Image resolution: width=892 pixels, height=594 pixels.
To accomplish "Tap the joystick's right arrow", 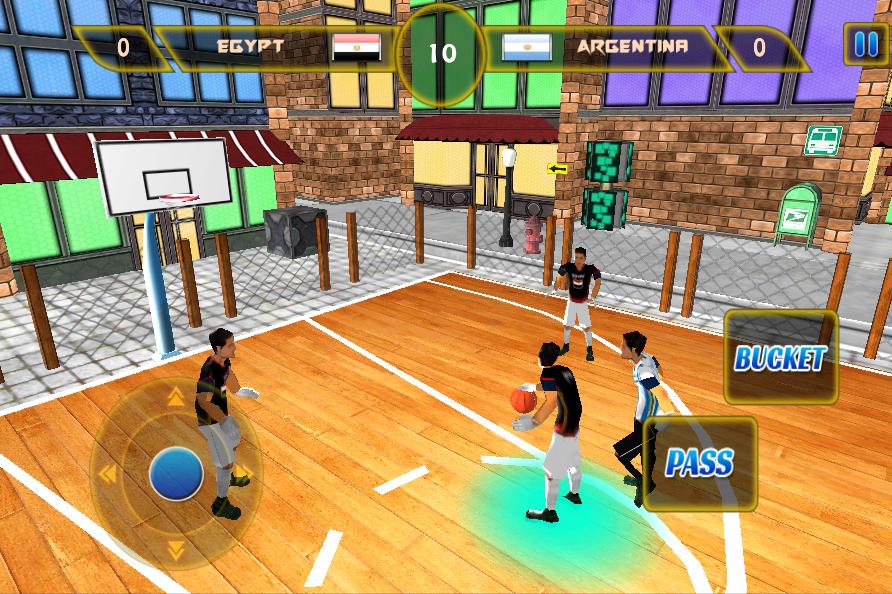I will tap(242, 473).
